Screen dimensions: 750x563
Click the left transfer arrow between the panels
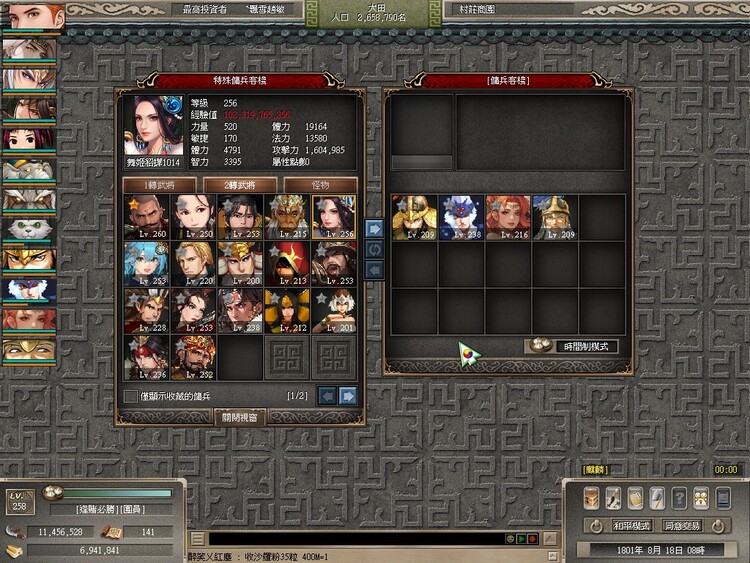tap(375, 270)
